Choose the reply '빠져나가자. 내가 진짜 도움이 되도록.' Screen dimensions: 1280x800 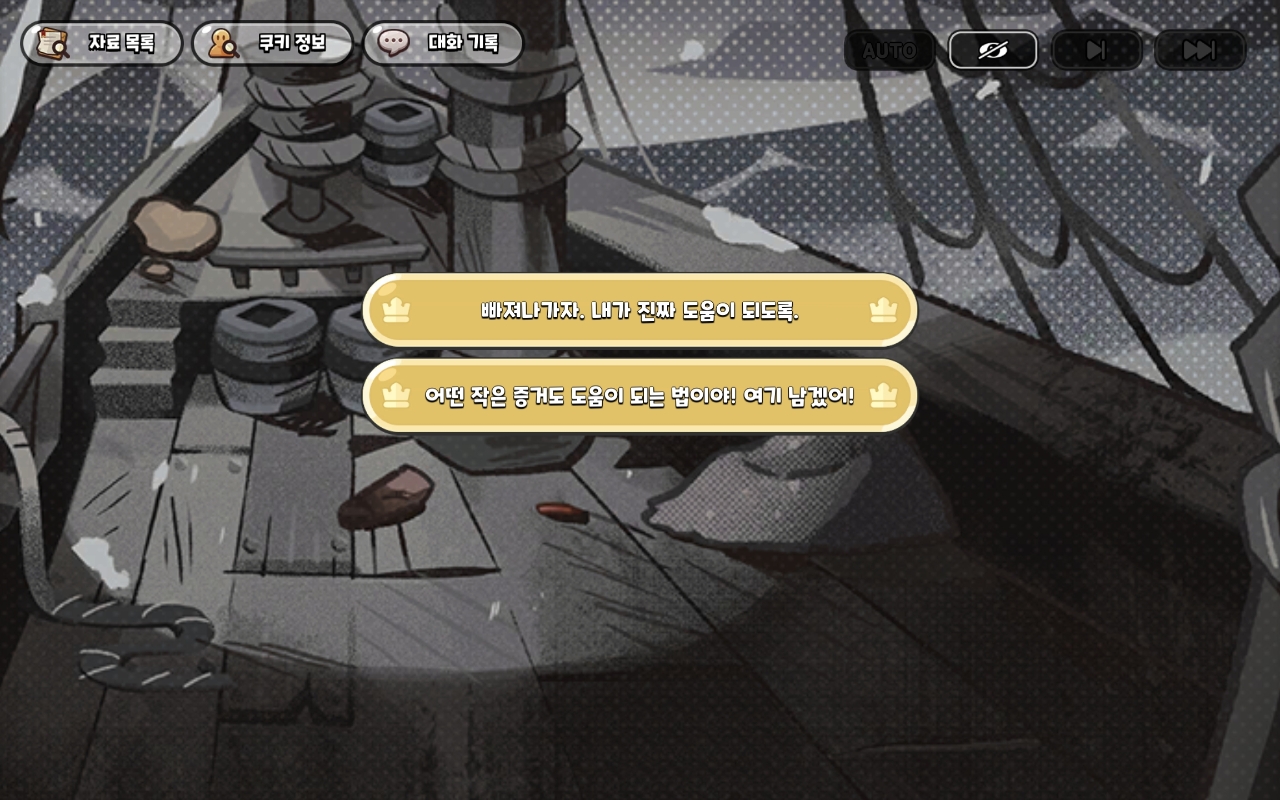tap(640, 310)
